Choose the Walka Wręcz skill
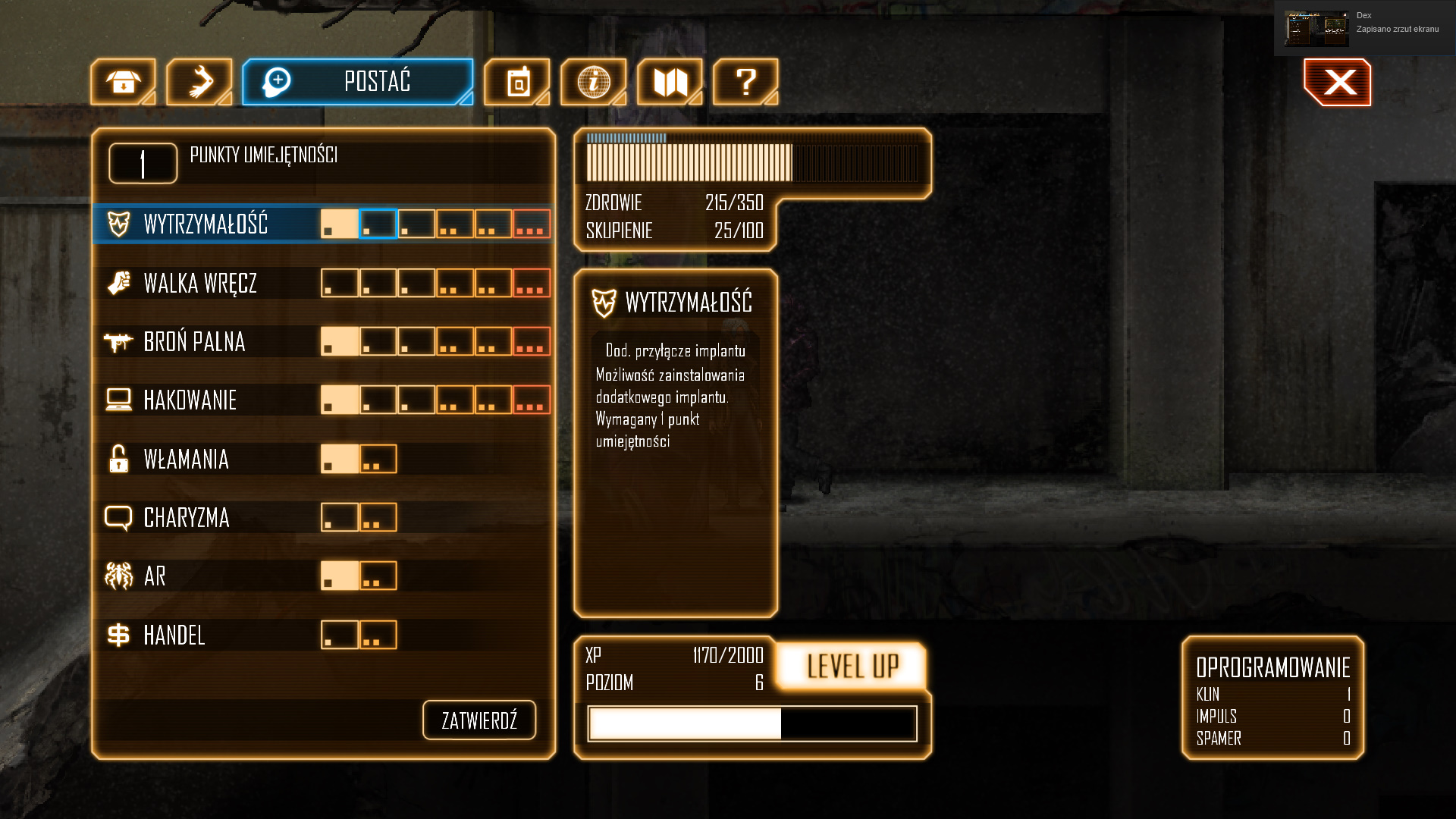Screen dimensions: 1456x819 200,284
